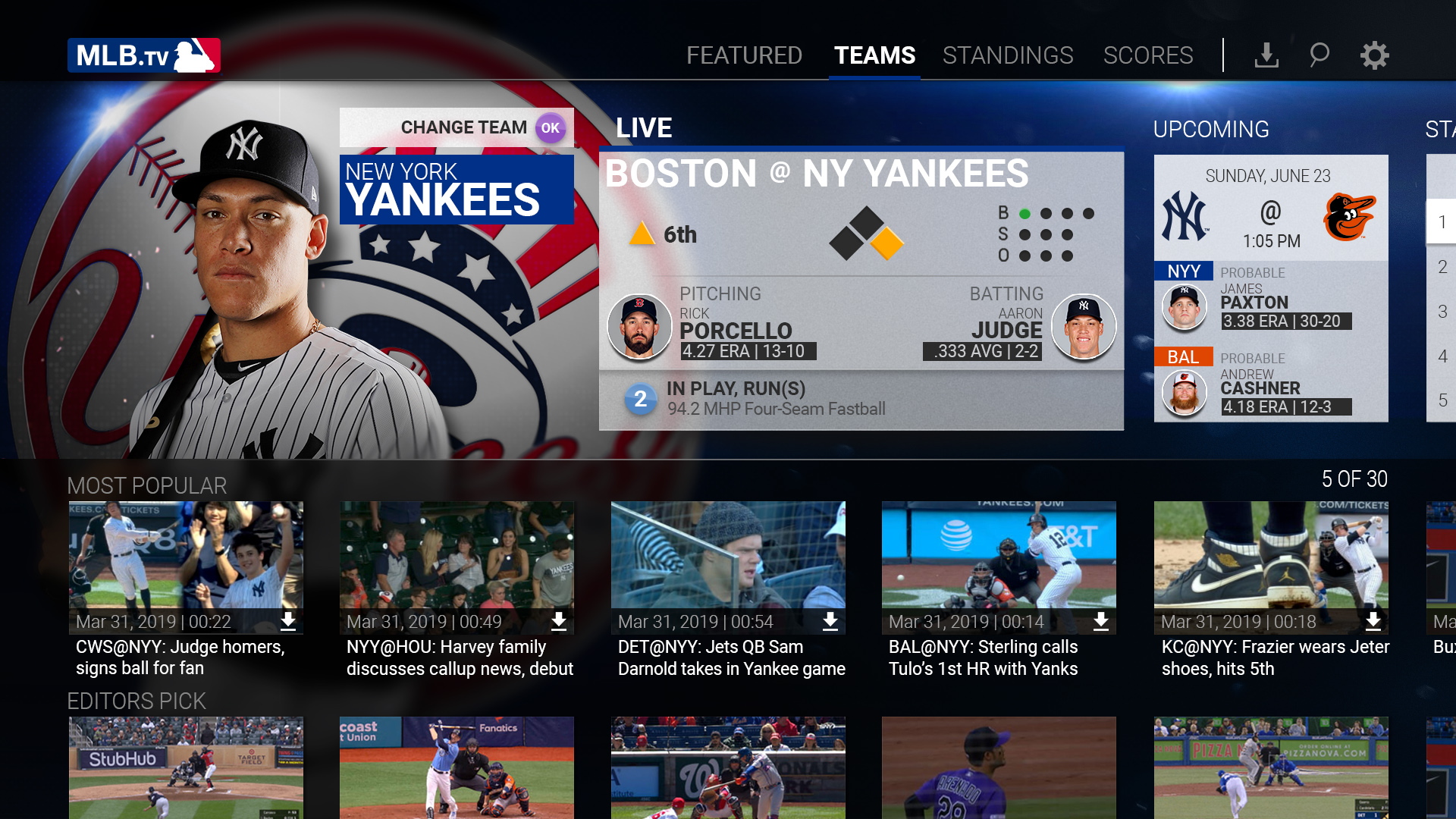The image size is (1456, 819).
Task: Select the upcoming Sunday, June 23 game card
Action: tap(1271, 288)
